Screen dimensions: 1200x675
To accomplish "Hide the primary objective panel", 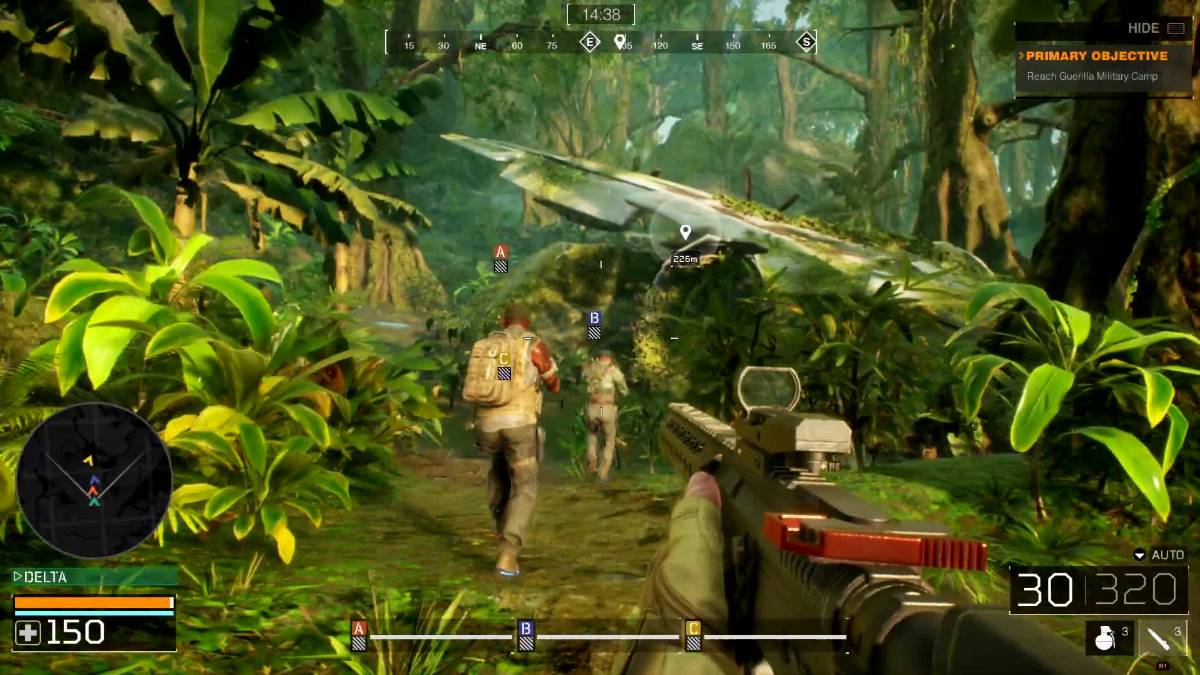I will coord(1155,28).
